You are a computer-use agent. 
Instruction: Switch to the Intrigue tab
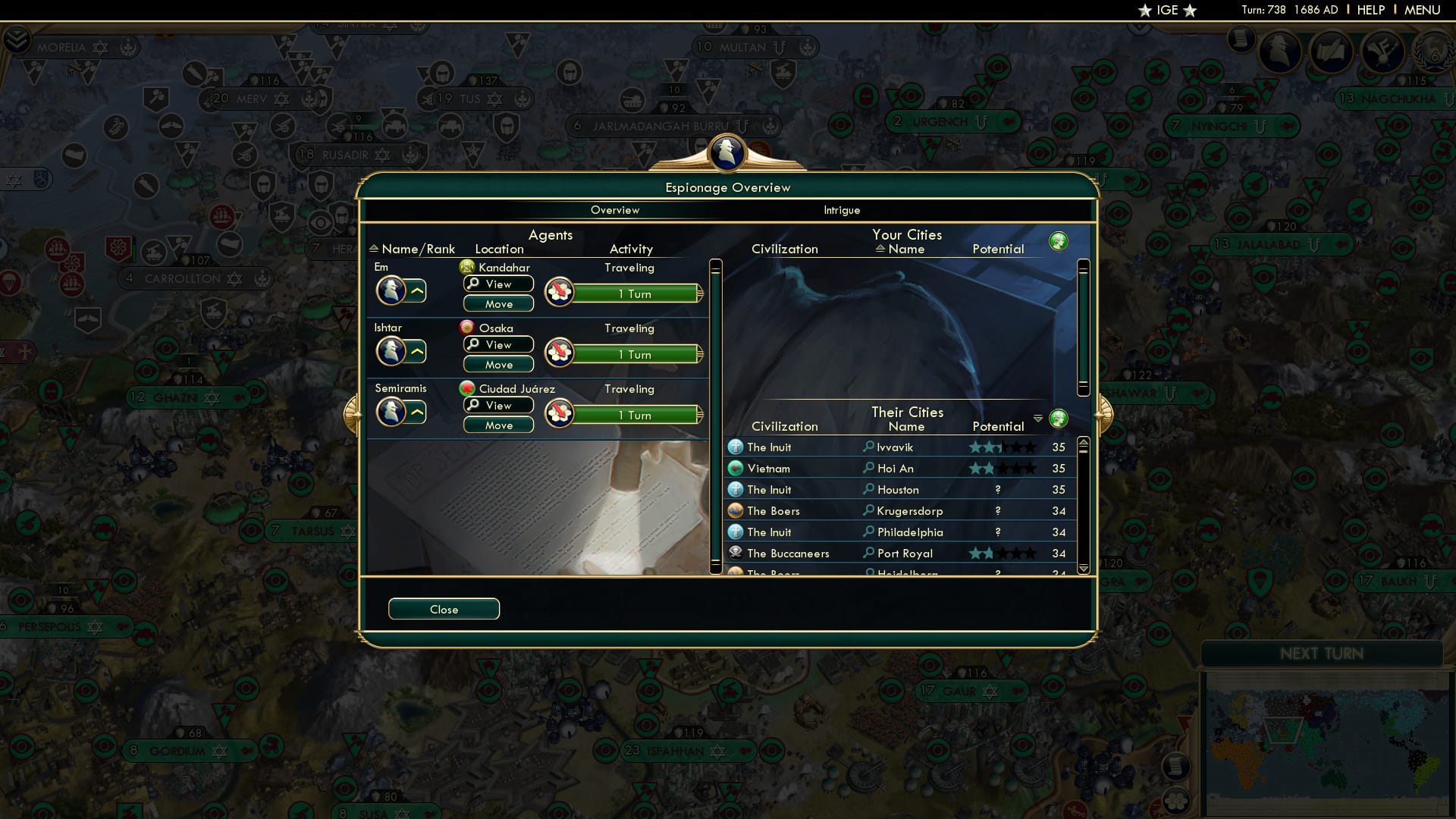[842, 210]
